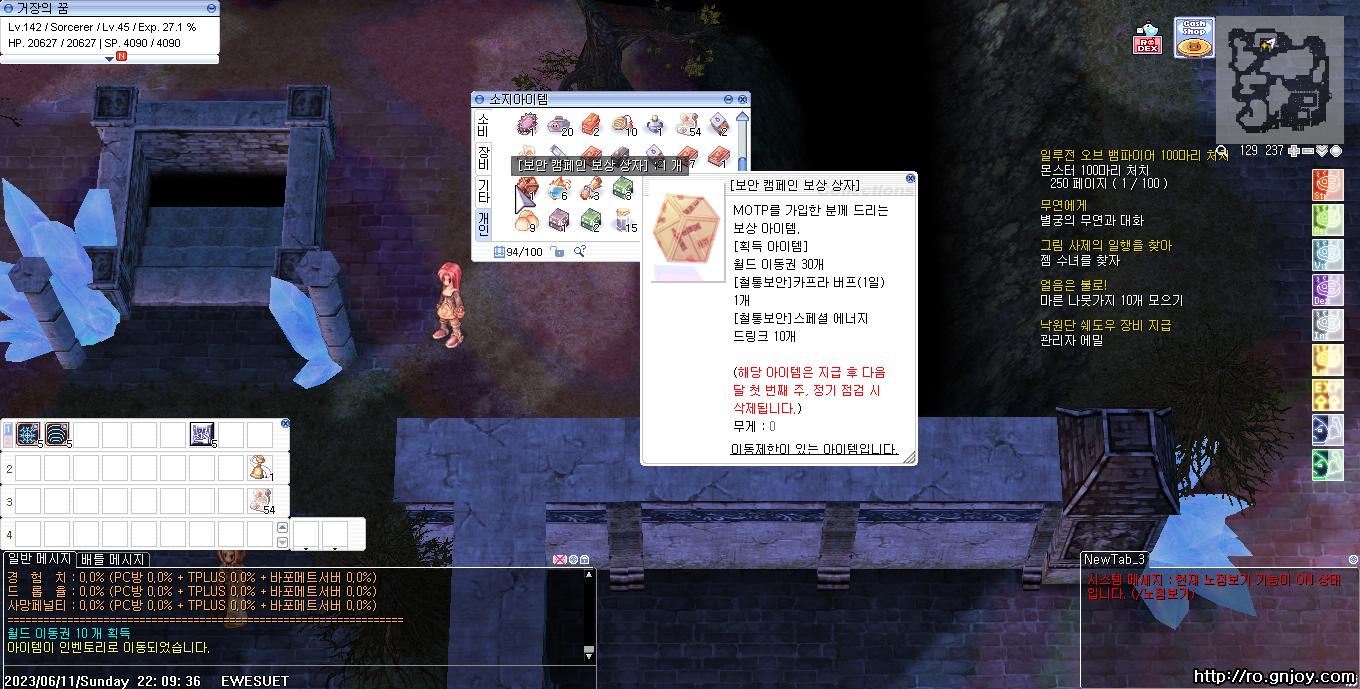The image size is (1360, 689).
Task: Use the hotbar item with 54 count
Action: pyautogui.click(x=261, y=501)
